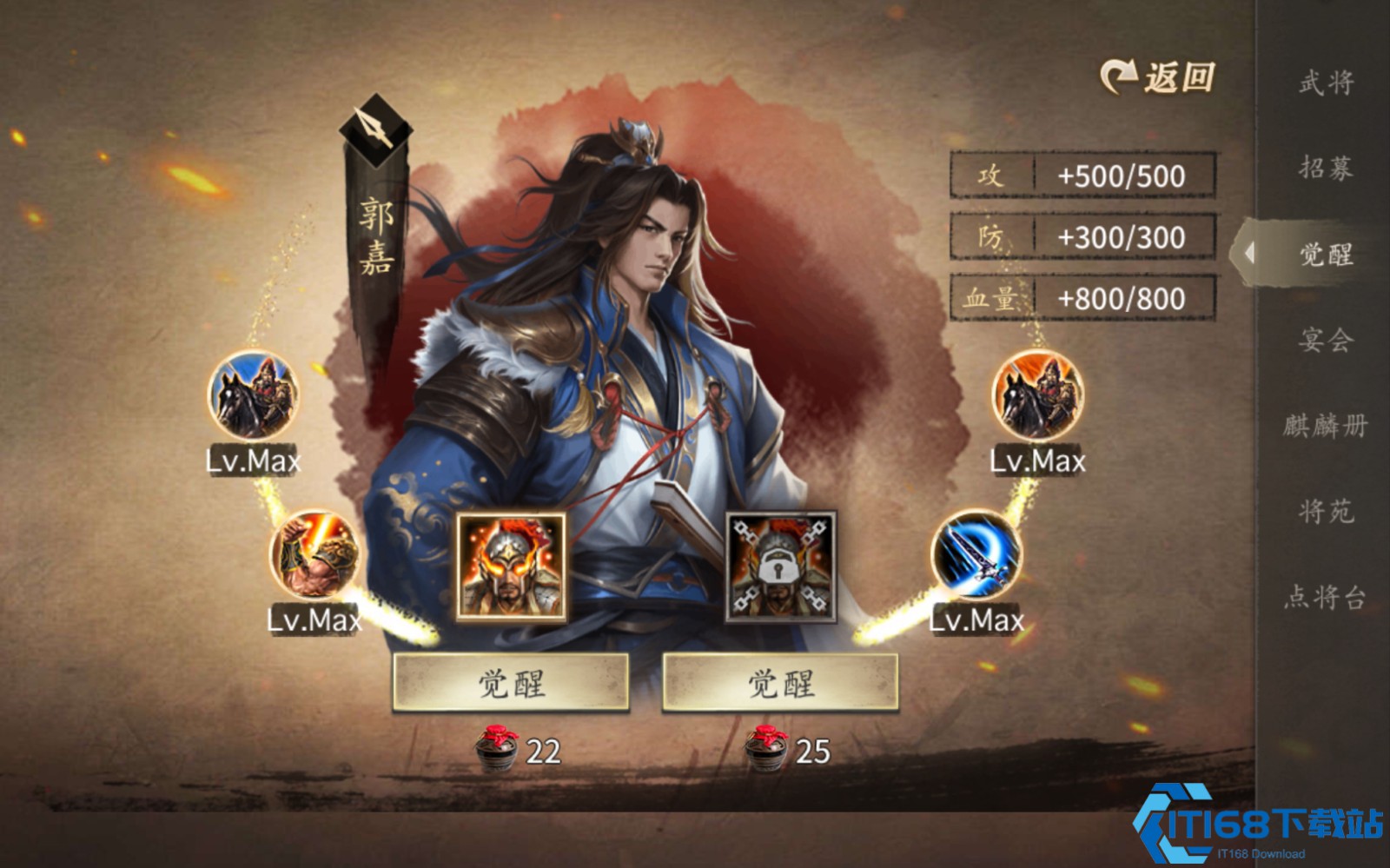
Task: Go to the 麒麟册 tab
Action: click(x=1326, y=425)
